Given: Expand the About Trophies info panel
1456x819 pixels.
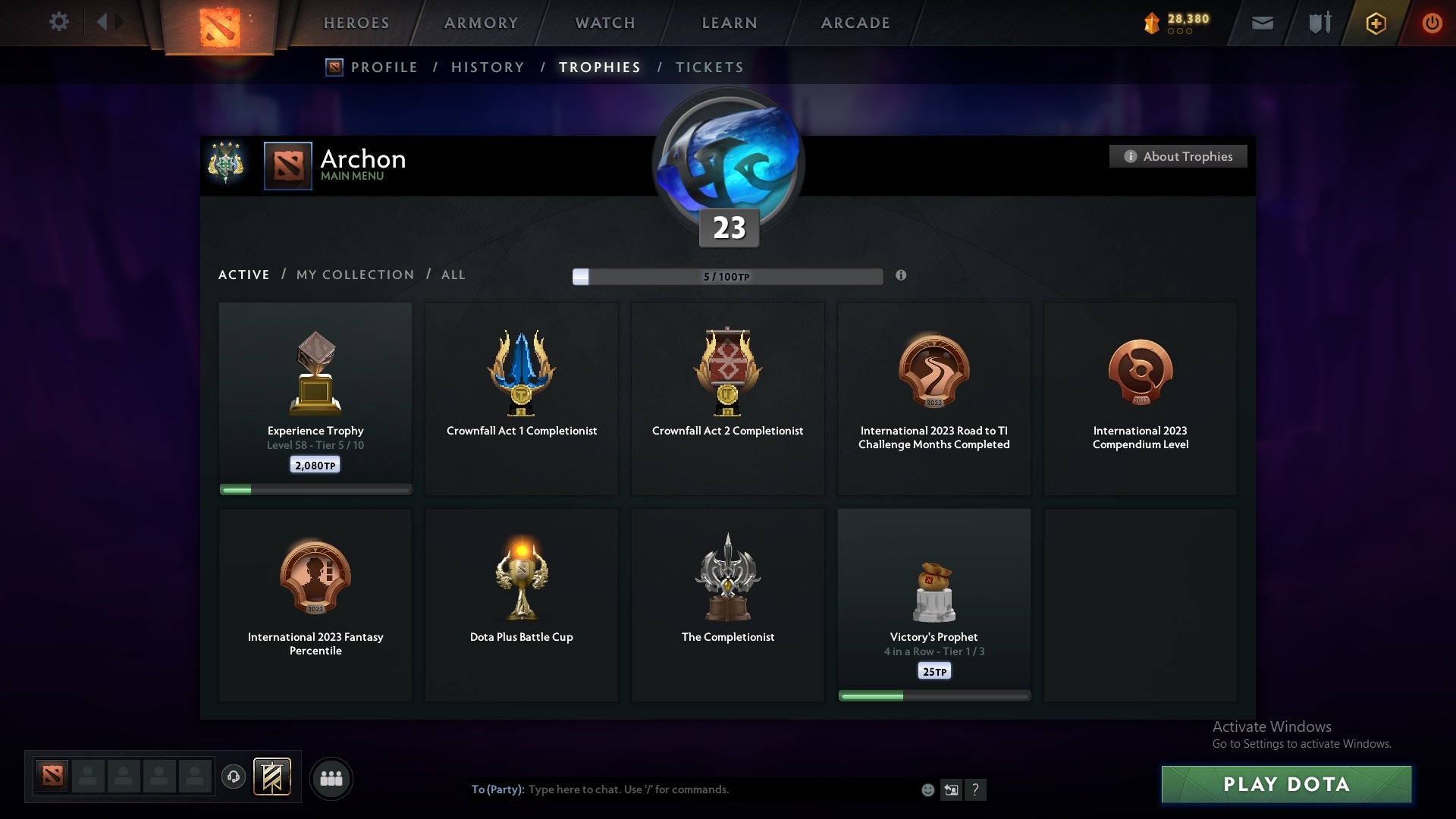Looking at the screenshot, I should pyautogui.click(x=1178, y=156).
